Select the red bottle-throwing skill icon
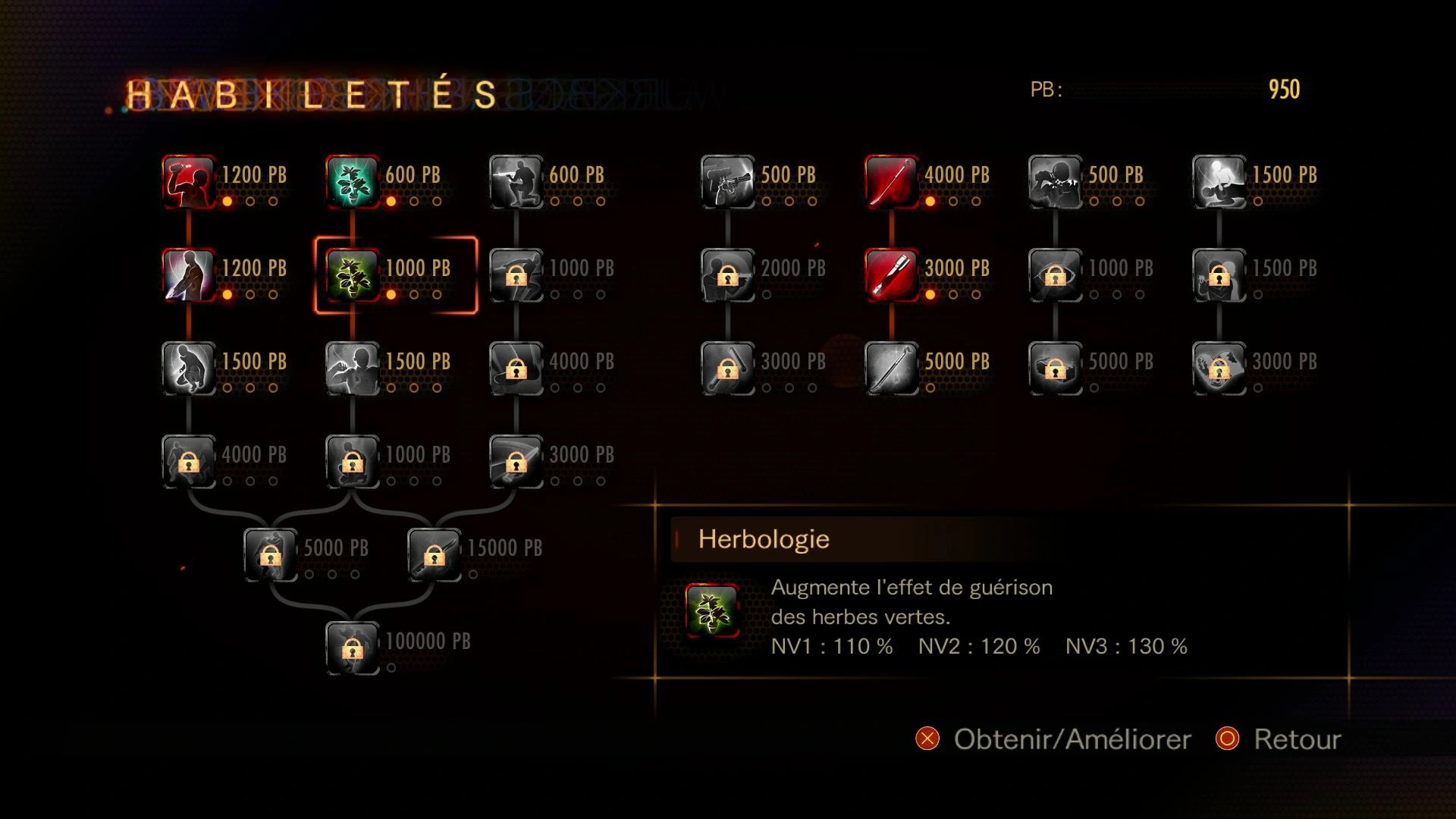Screen dimensions: 1456x819 pos(189,182)
